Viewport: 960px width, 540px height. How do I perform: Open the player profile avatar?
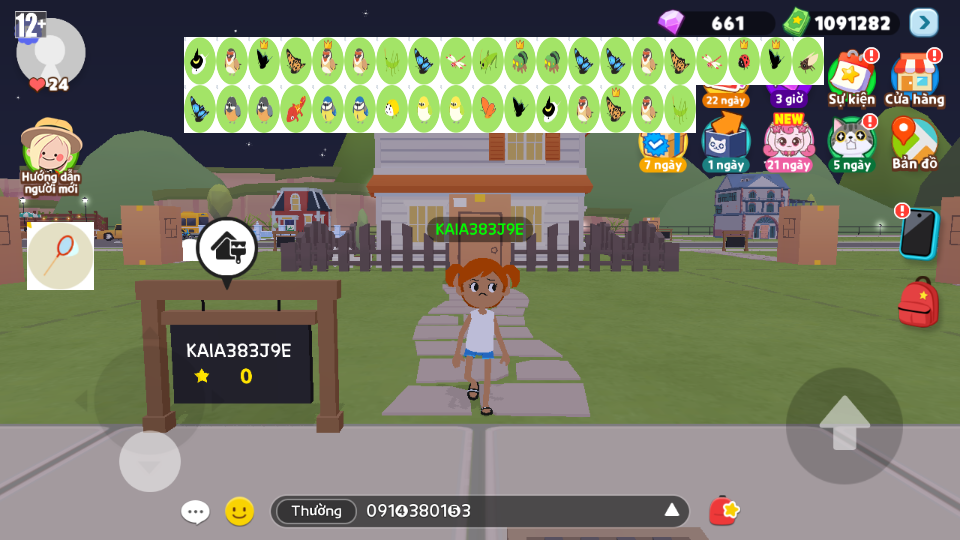[x=50, y=52]
